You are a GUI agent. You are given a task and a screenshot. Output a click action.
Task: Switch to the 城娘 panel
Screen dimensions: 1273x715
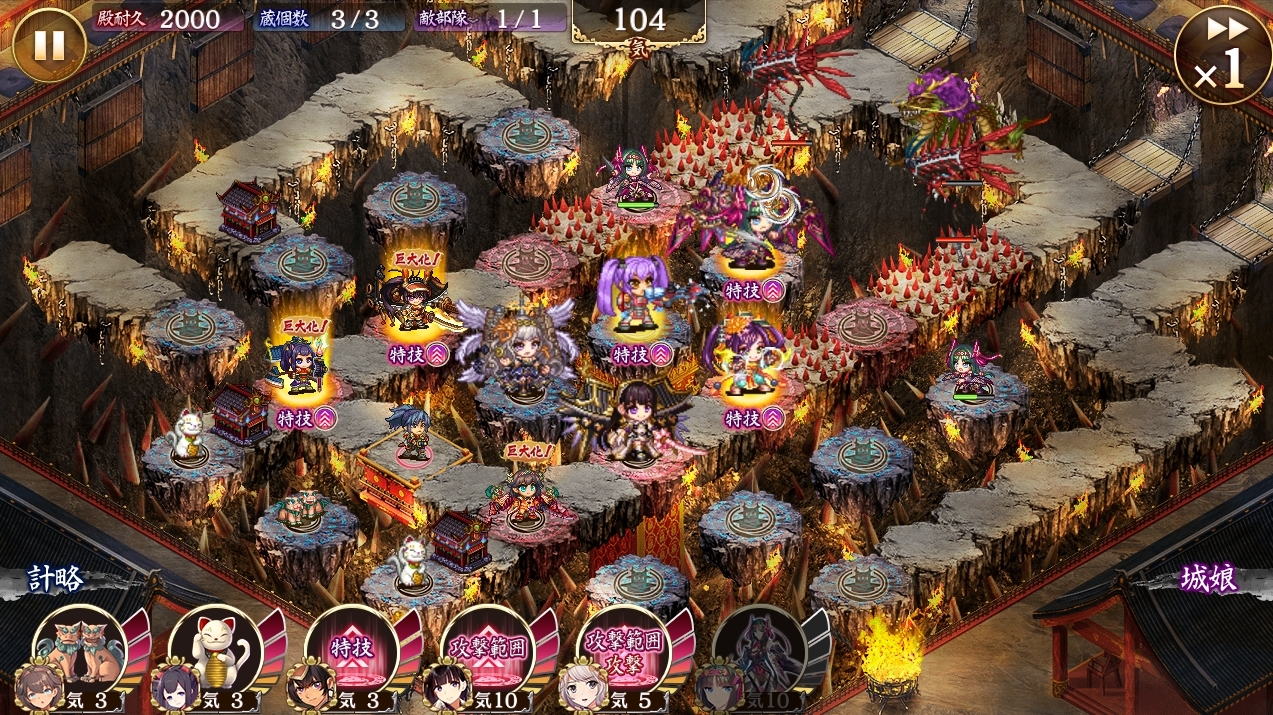[x=1209, y=578]
